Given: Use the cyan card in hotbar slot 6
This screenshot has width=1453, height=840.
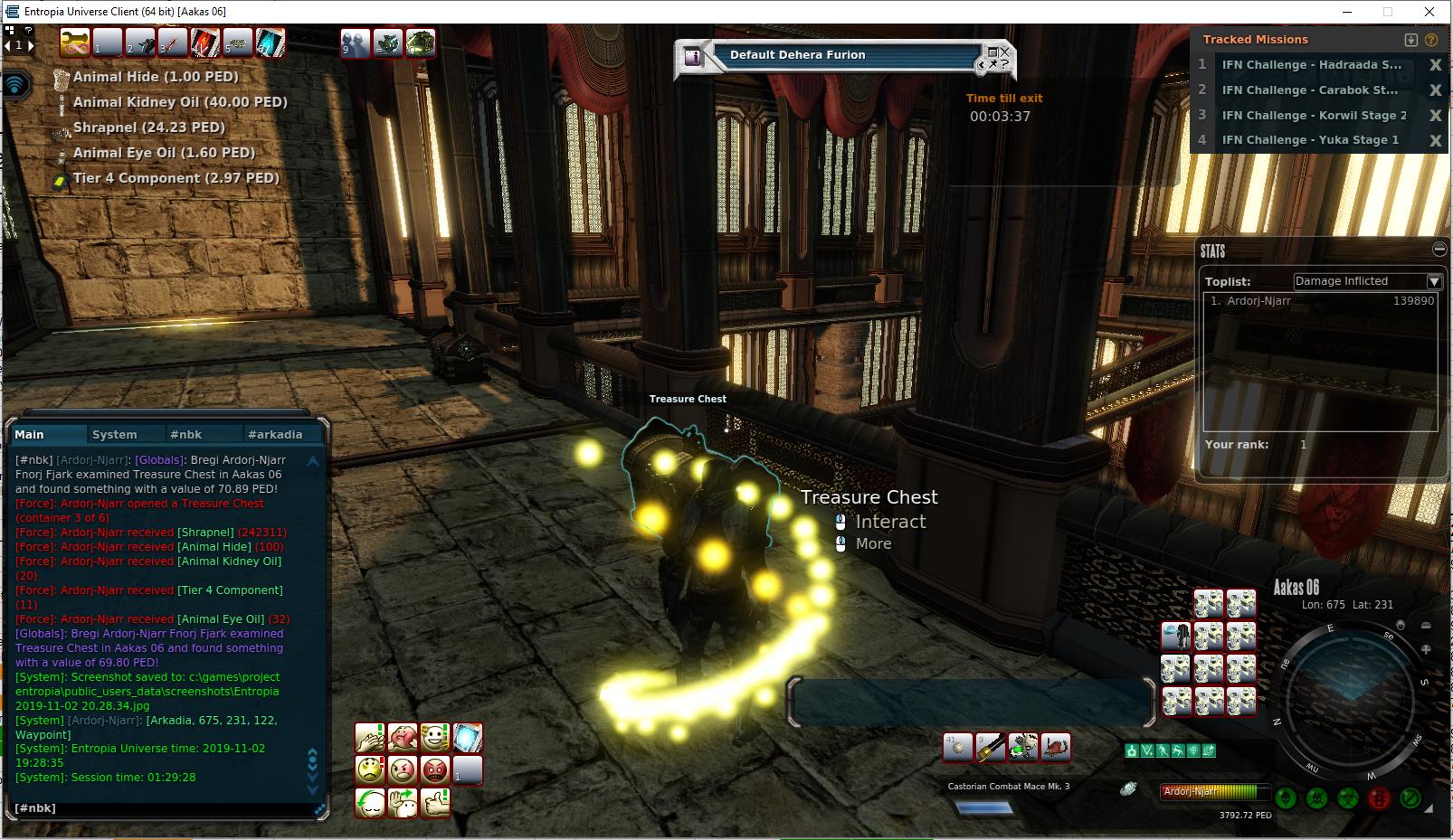Looking at the screenshot, I should 270,42.
